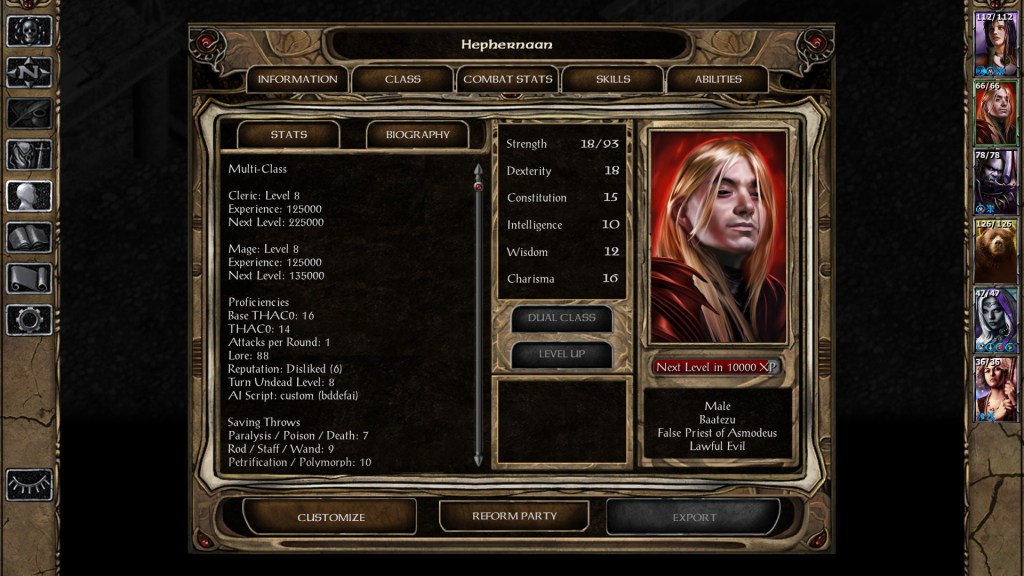Open the Biography sub-tab

click(418, 134)
